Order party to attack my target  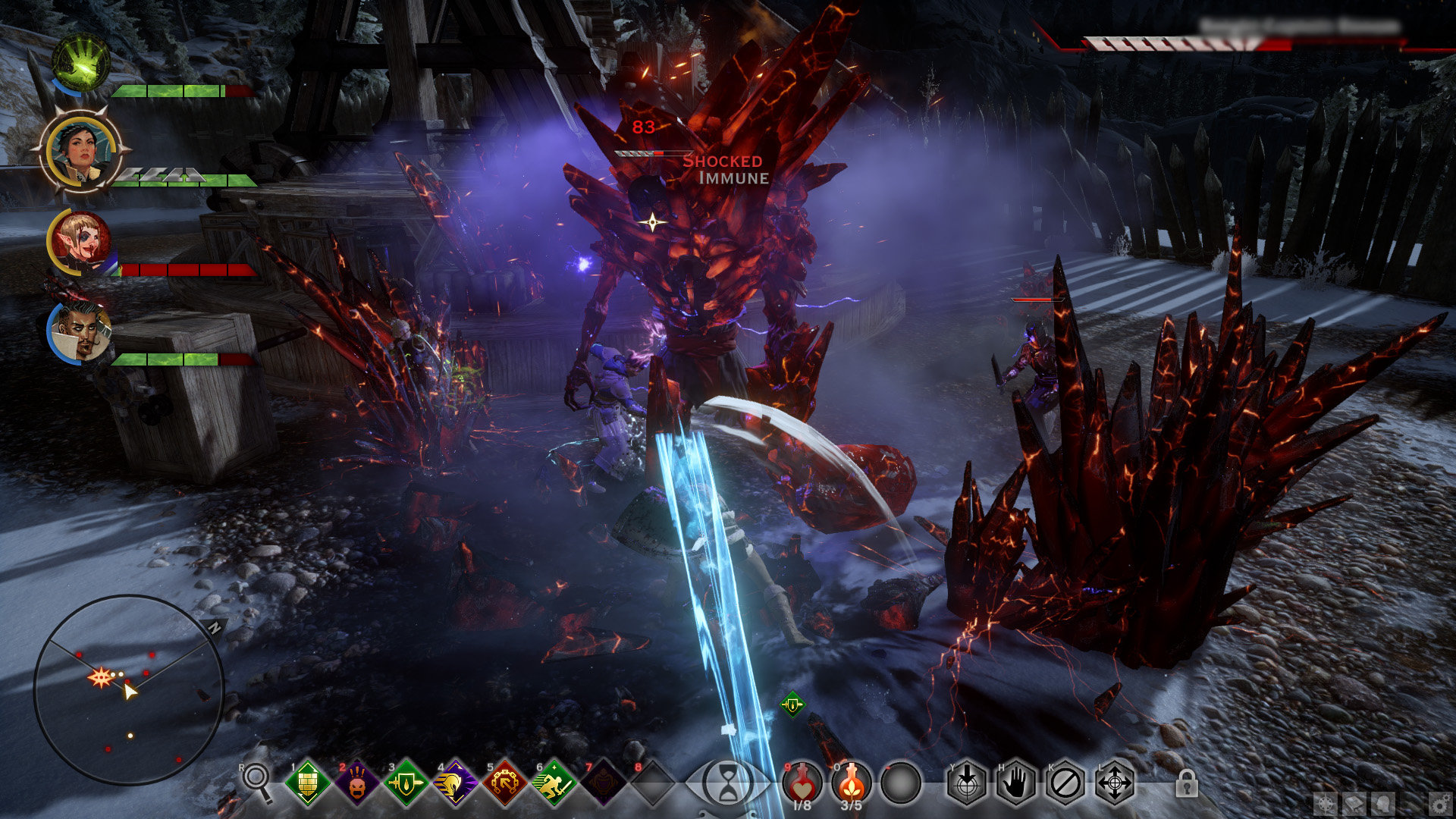[x=967, y=782]
